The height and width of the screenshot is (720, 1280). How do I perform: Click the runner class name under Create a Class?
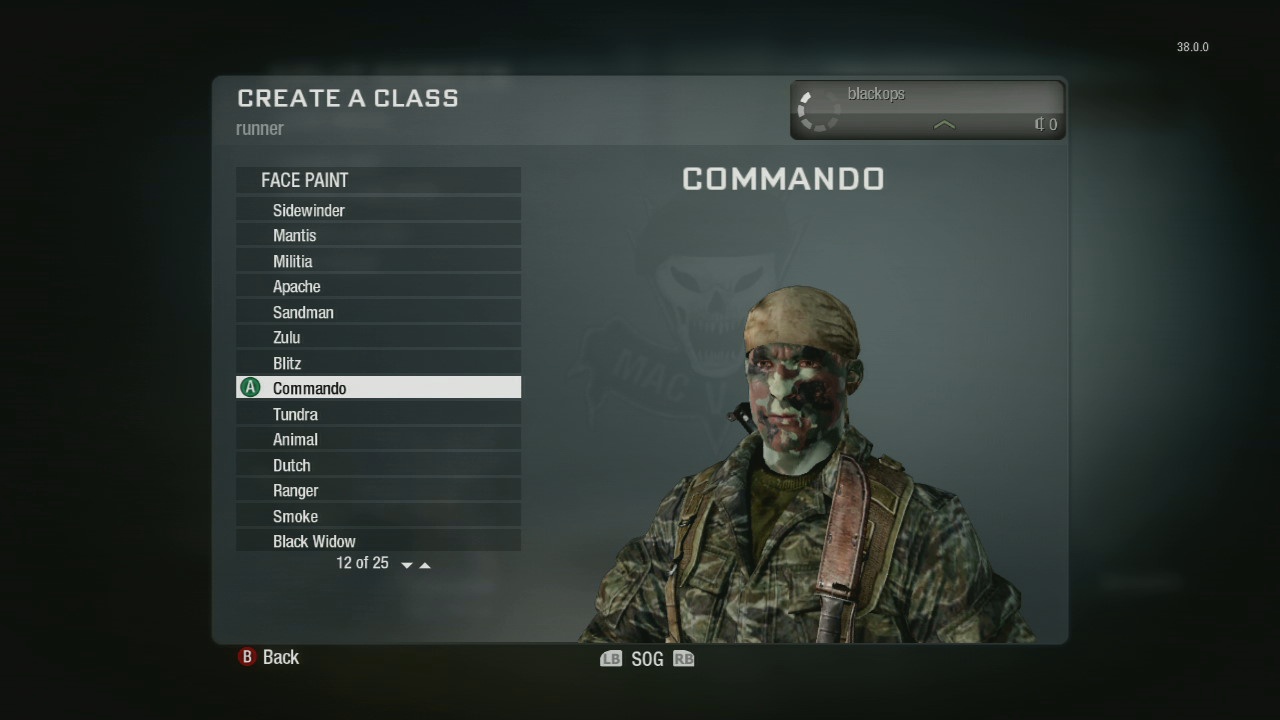click(x=260, y=128)
